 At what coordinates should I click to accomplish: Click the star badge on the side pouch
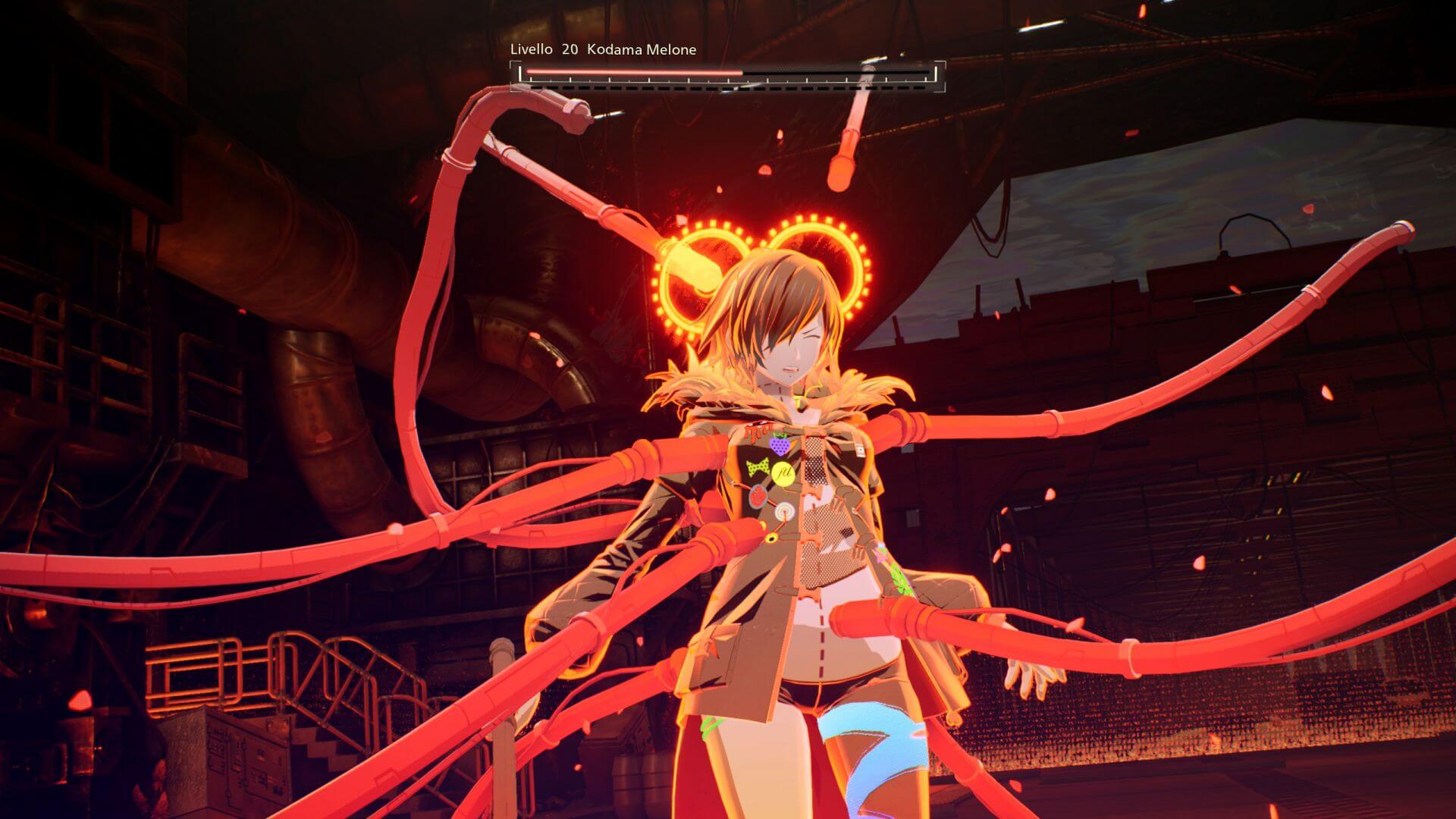(x=772, y=538)
